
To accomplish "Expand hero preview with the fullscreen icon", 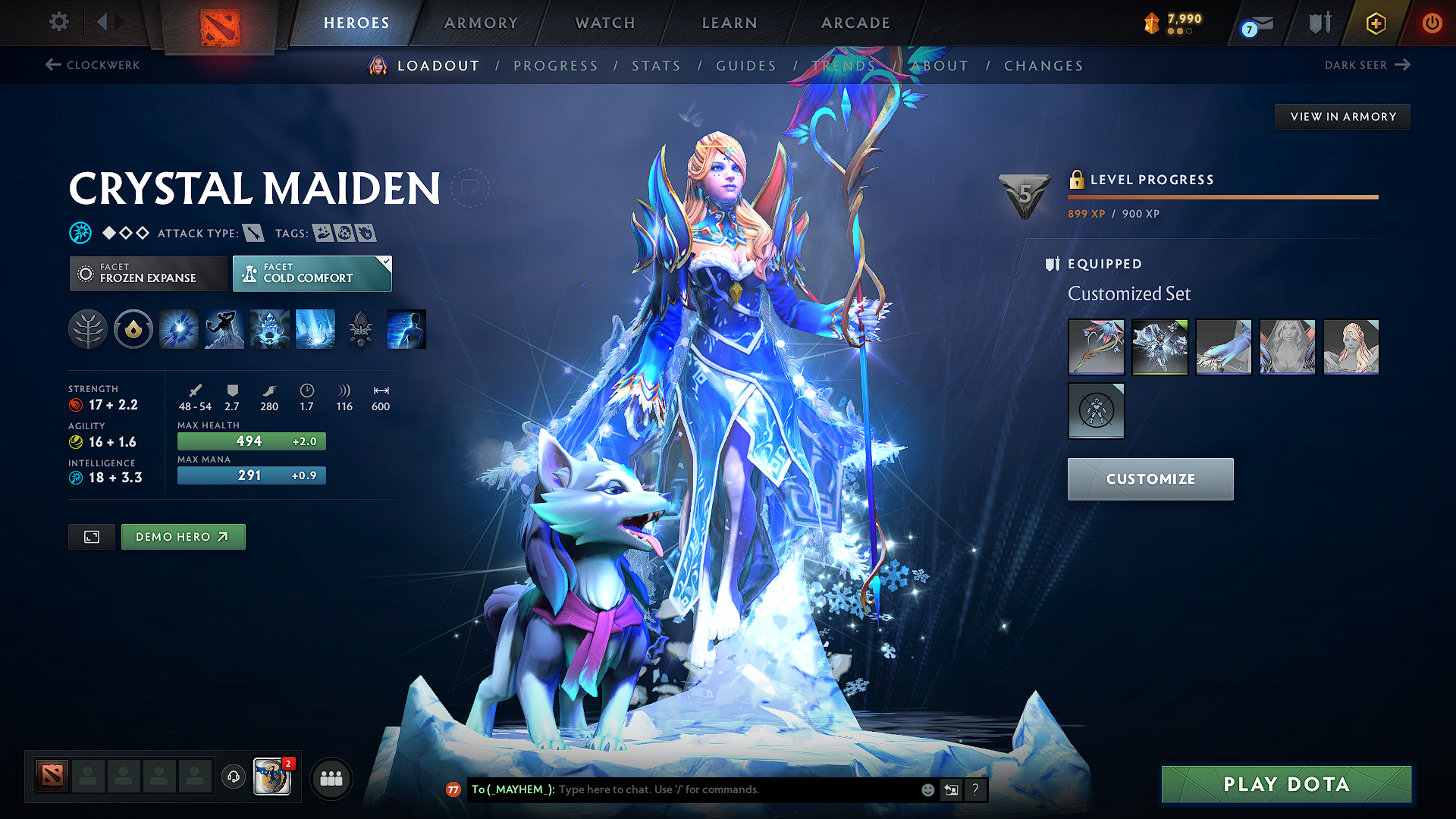I will click(91, 536).
